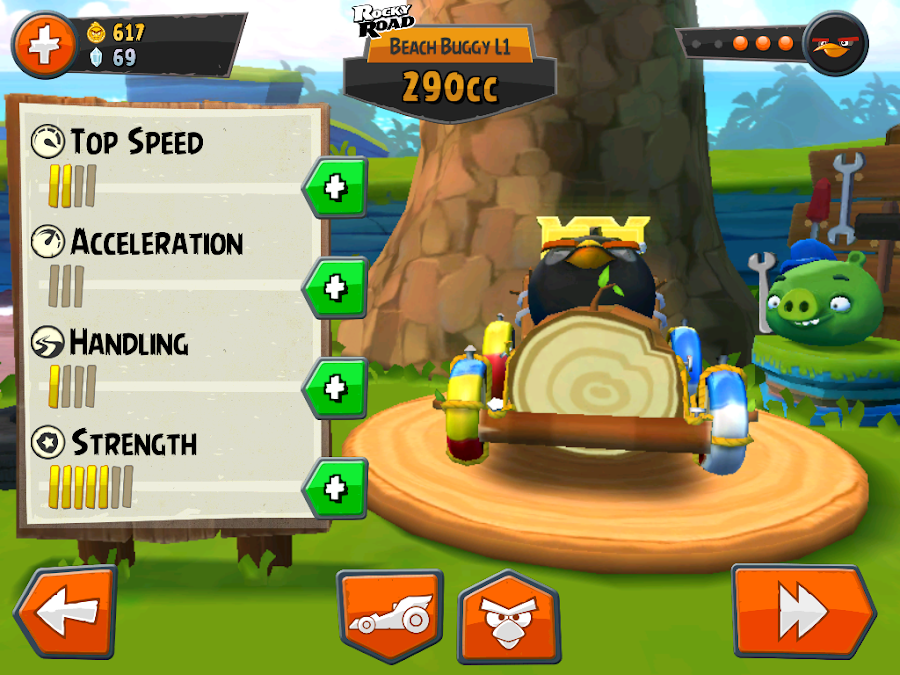Continue with the double-arrow forward button
Image resolution: width=900 pixels, height=675 pixels.
[x=803, y=611]
